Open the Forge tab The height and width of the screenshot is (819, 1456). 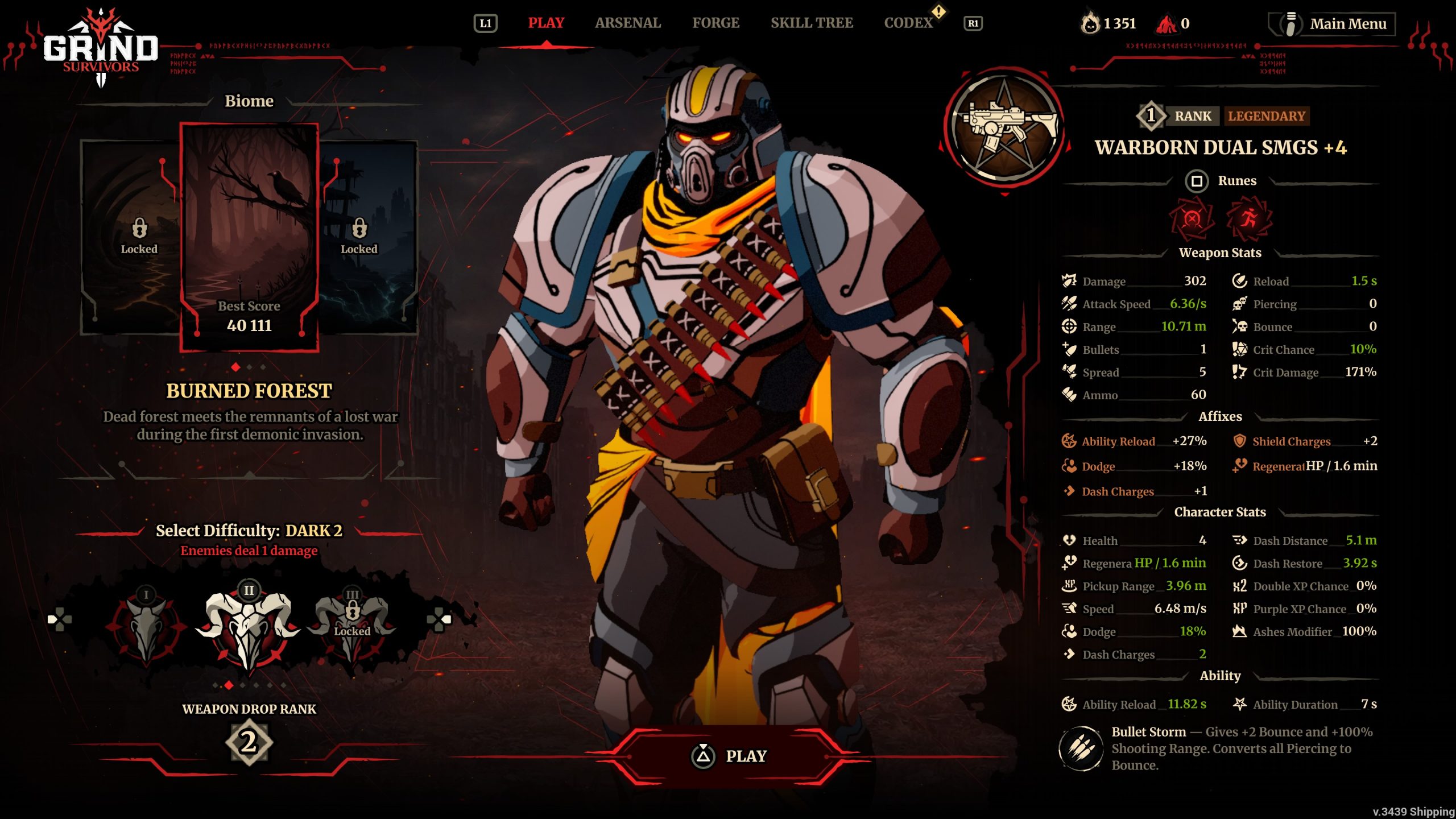(715, 23)
